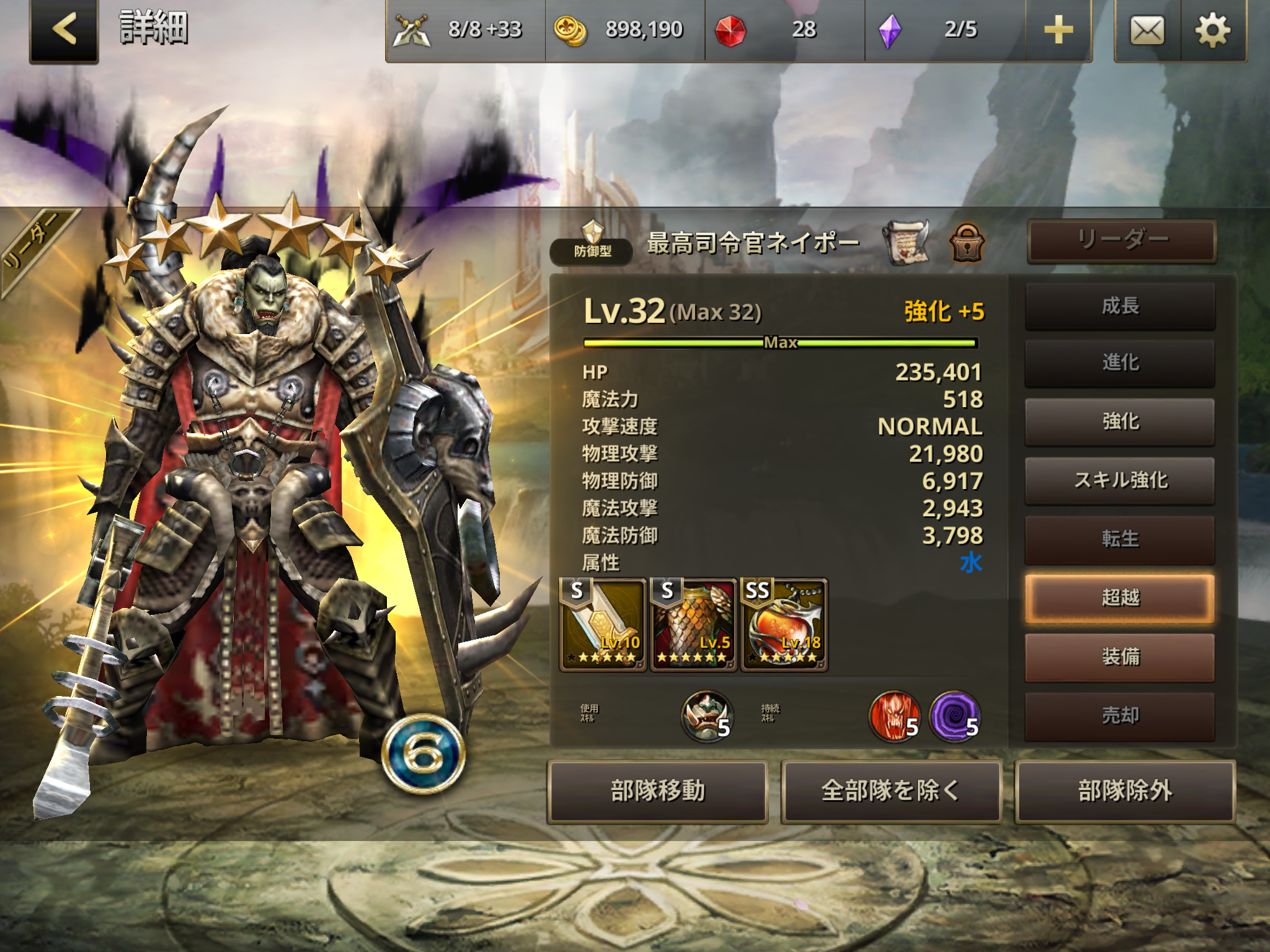Select the 強化 enhance button
Screen dimensions: 1270x952
(1120, 421)
